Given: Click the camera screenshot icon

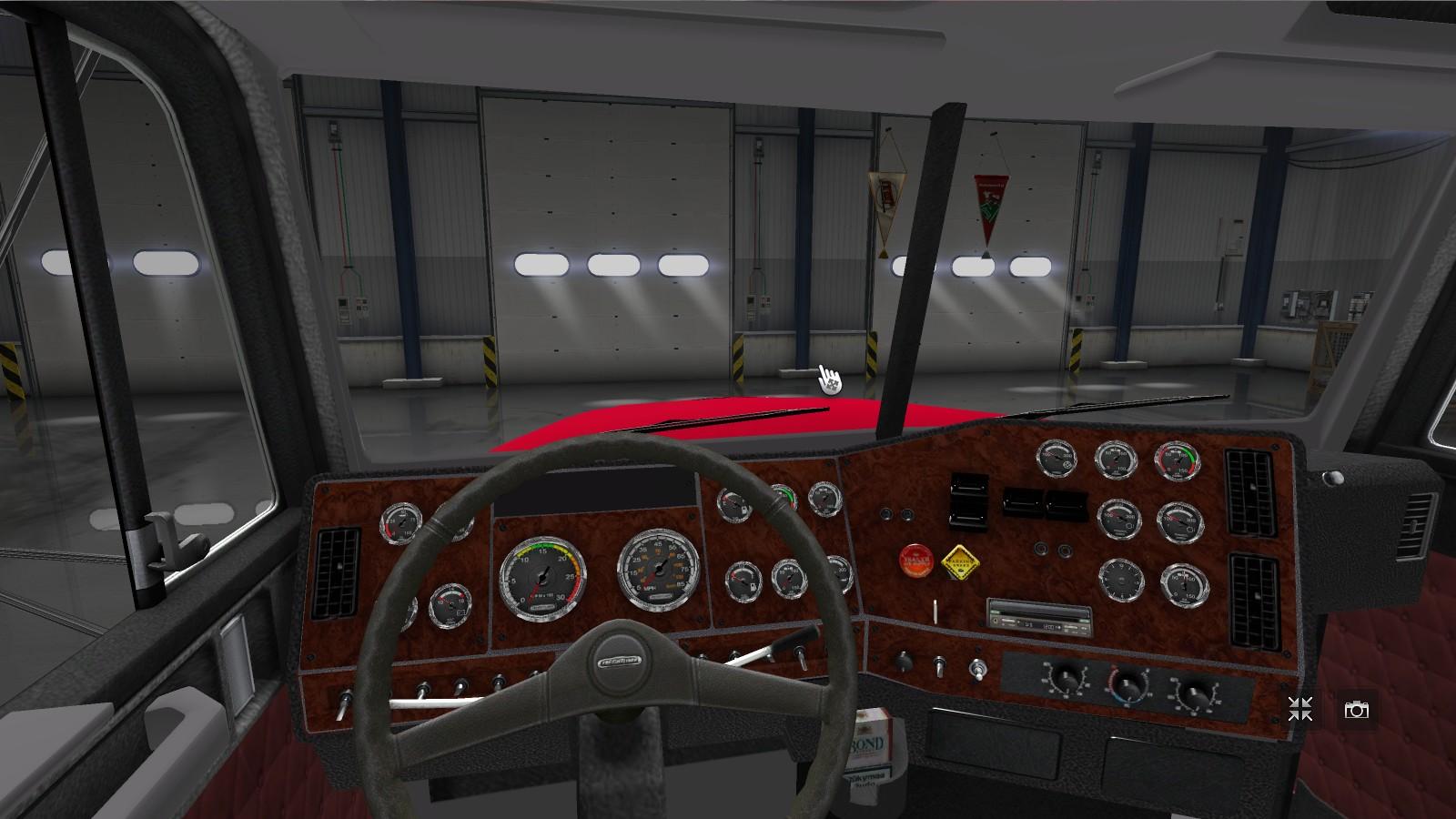Looking at the screenshot, I should [1358, 710].
